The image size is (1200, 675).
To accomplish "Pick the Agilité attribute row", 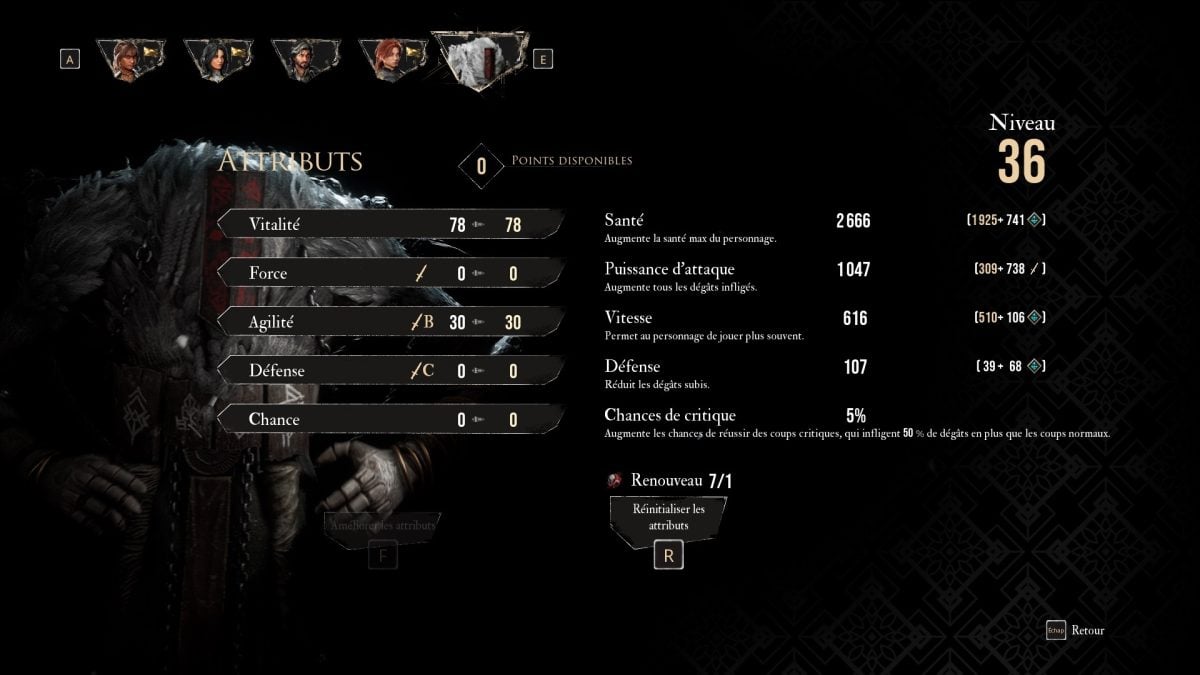I will tap(390, 322).
